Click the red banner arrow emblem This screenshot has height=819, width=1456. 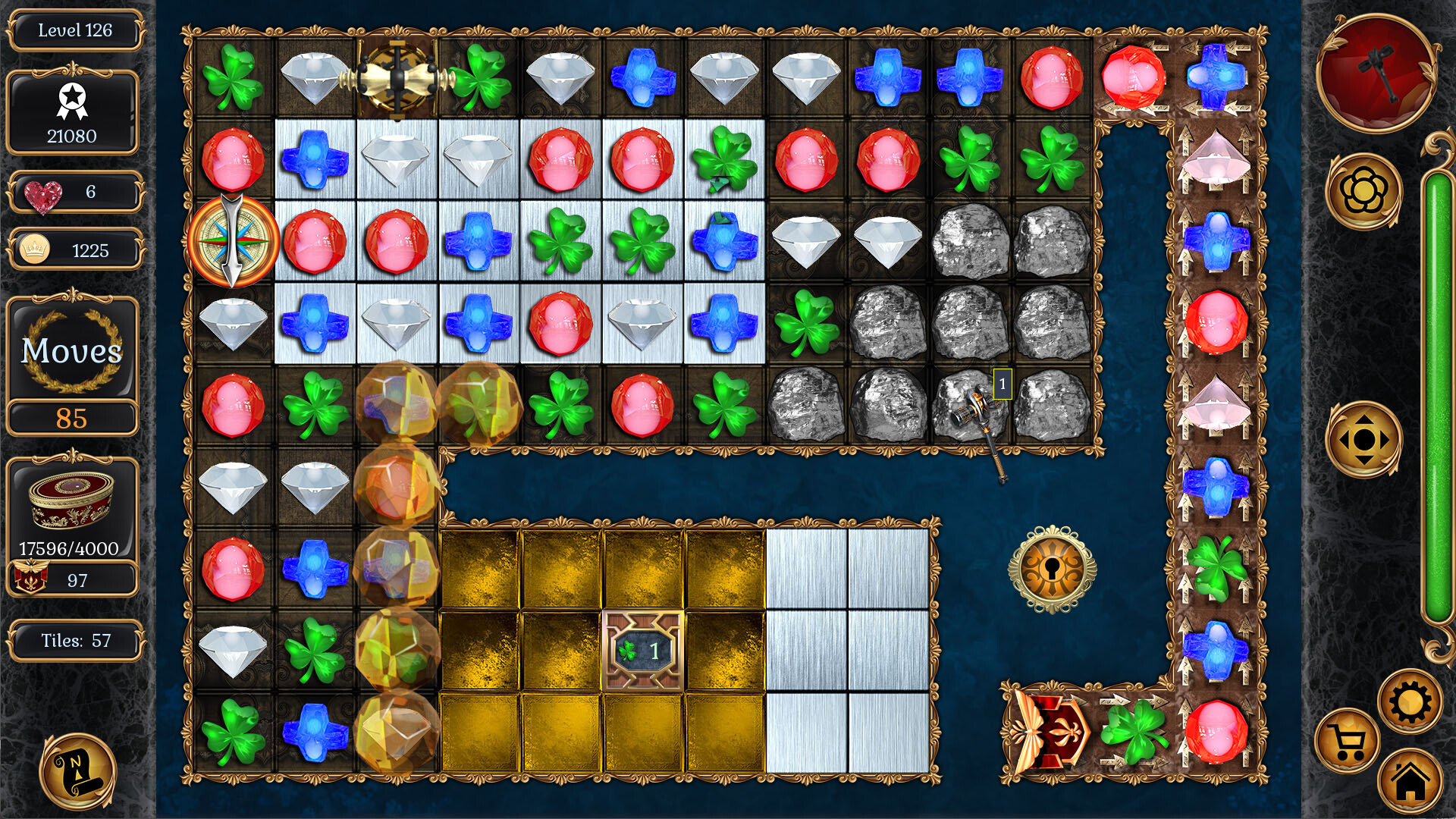(1049, 732)
